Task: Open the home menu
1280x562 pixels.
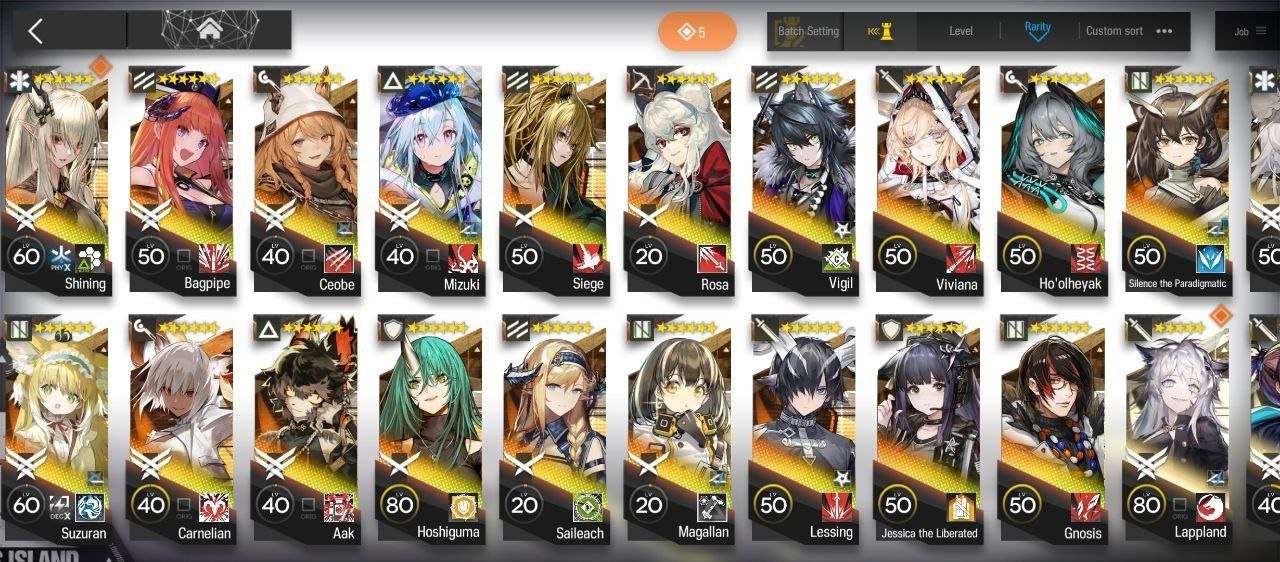Action: [209, 31]
